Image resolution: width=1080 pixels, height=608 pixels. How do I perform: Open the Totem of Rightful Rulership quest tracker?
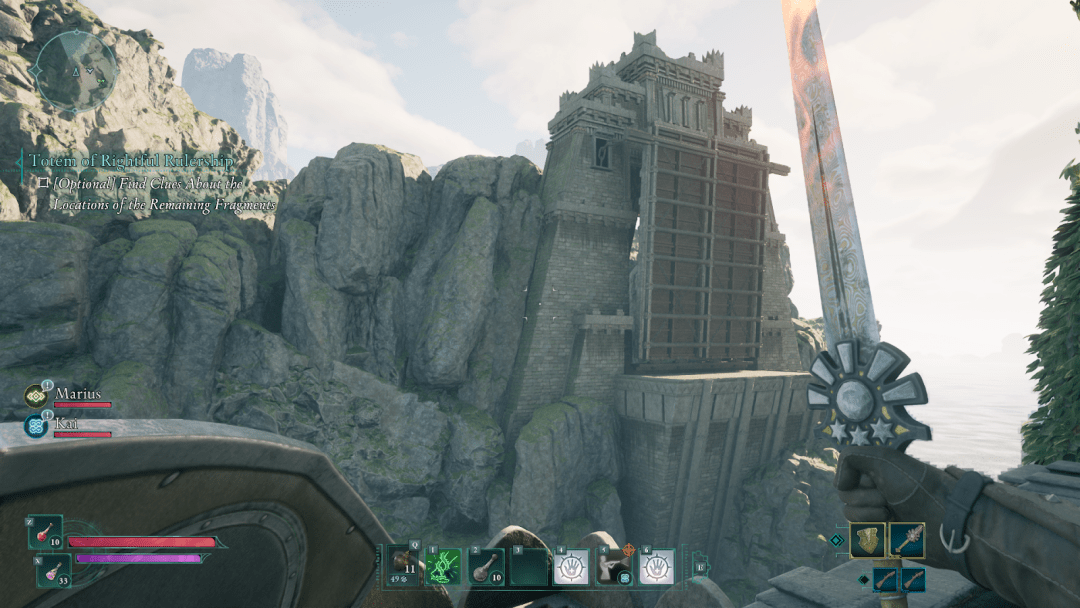pos(131,160)
